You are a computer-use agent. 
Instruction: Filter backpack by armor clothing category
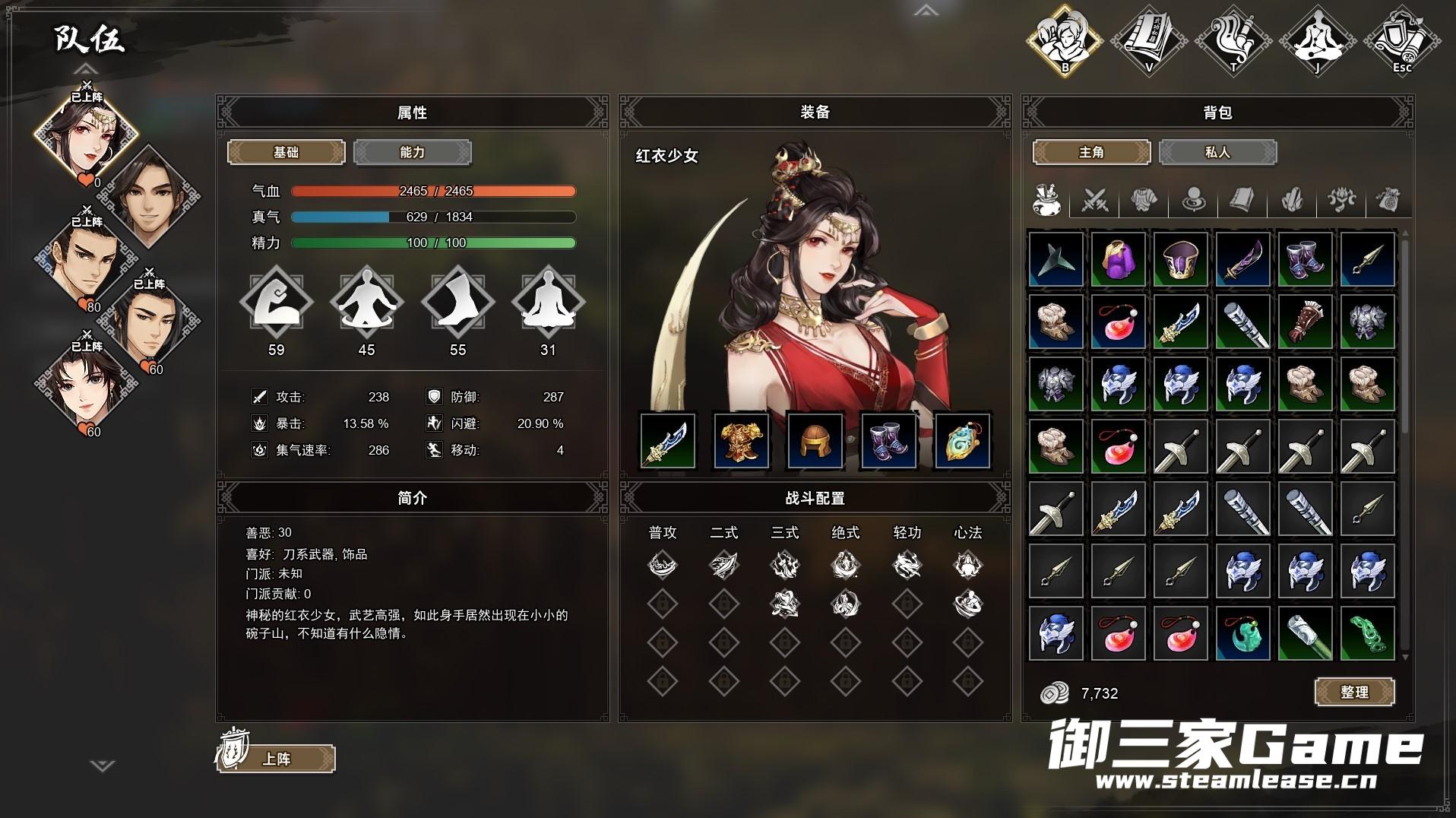click(x=1144, y=201)
